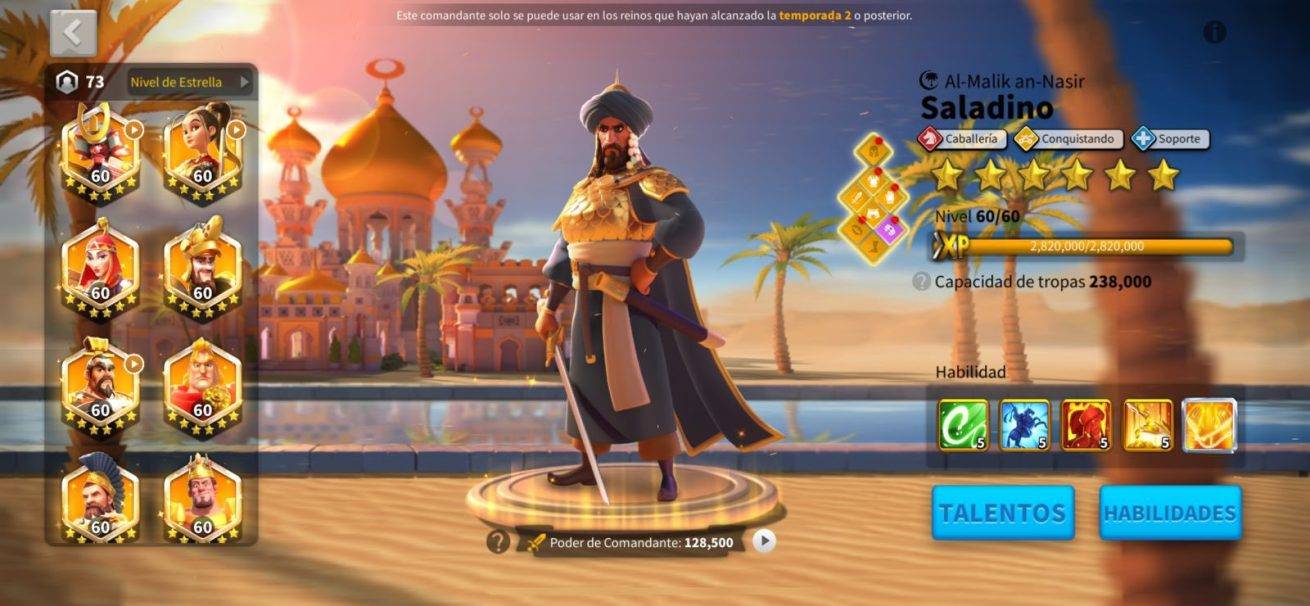Show Capacidad de tropas help tooltip
This screenshot has height=606, width=1310.
[921, 282]
